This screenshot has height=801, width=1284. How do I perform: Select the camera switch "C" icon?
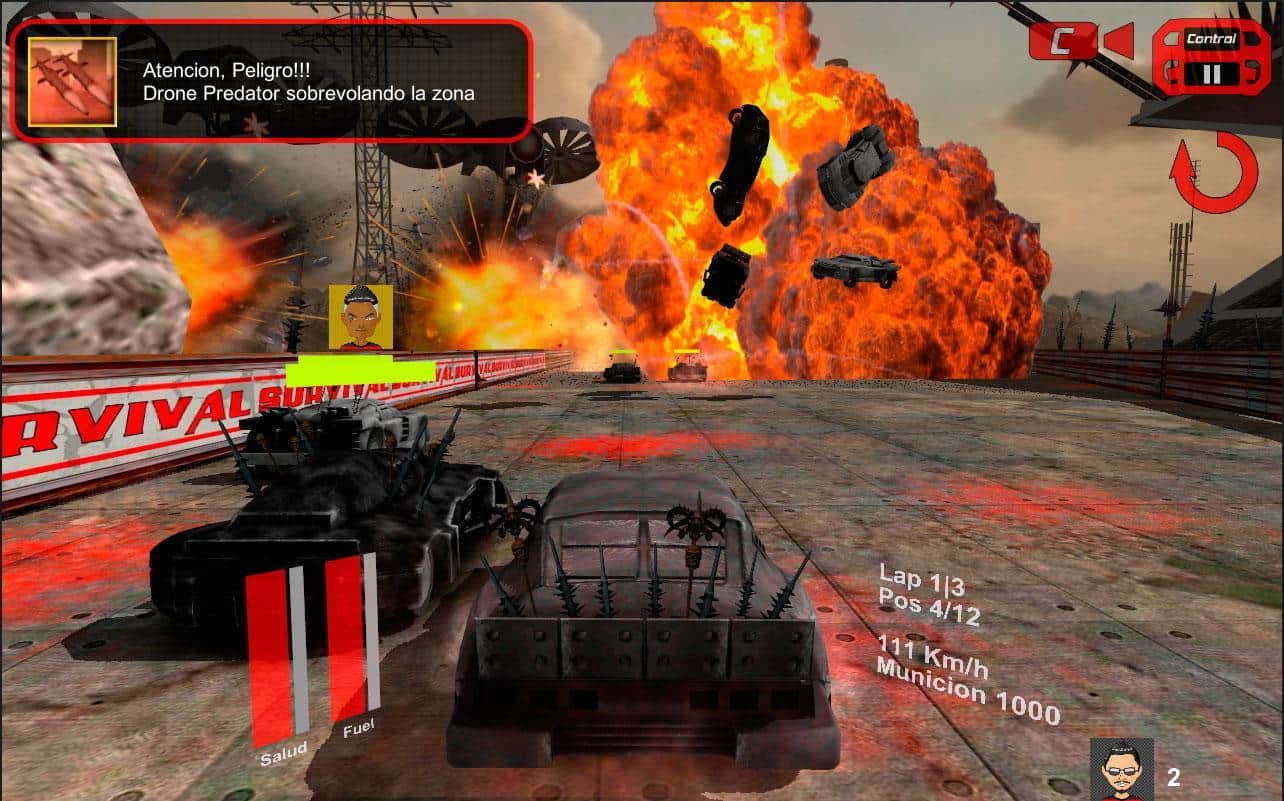pos(1064,41)
